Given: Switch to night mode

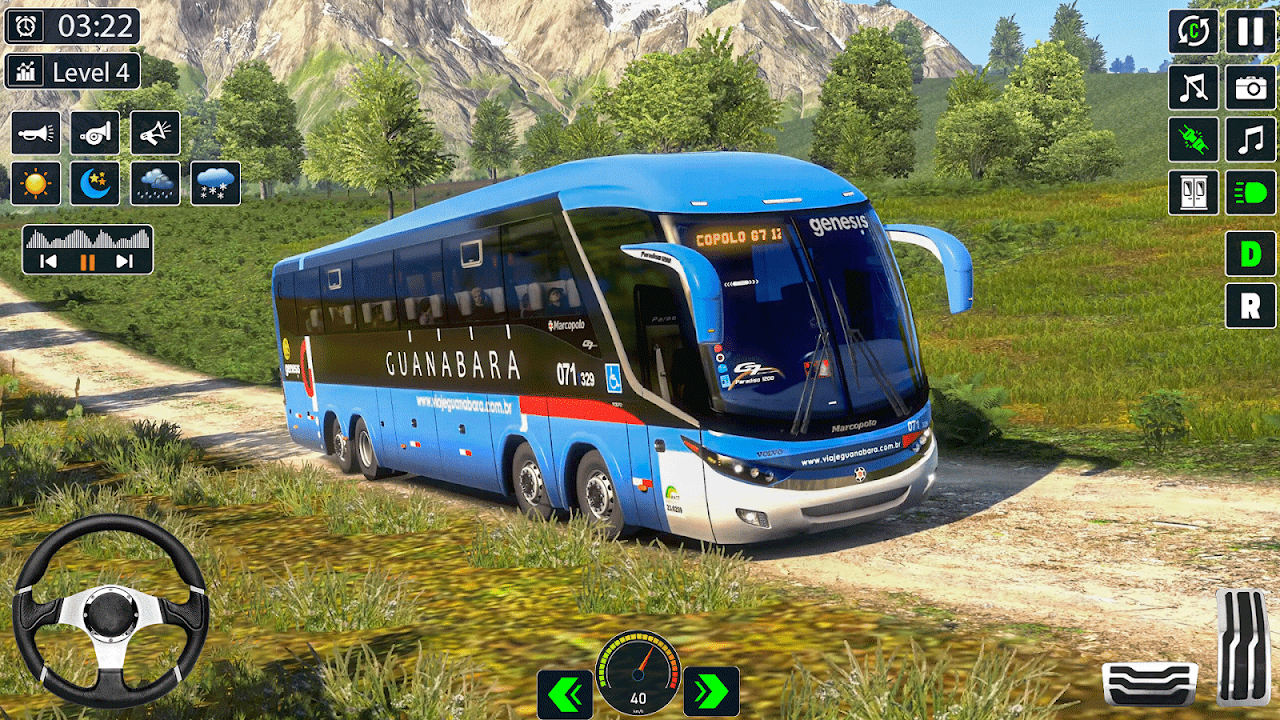Looking at the screenshot, I should pyautogui.click(x=95, y=183).
